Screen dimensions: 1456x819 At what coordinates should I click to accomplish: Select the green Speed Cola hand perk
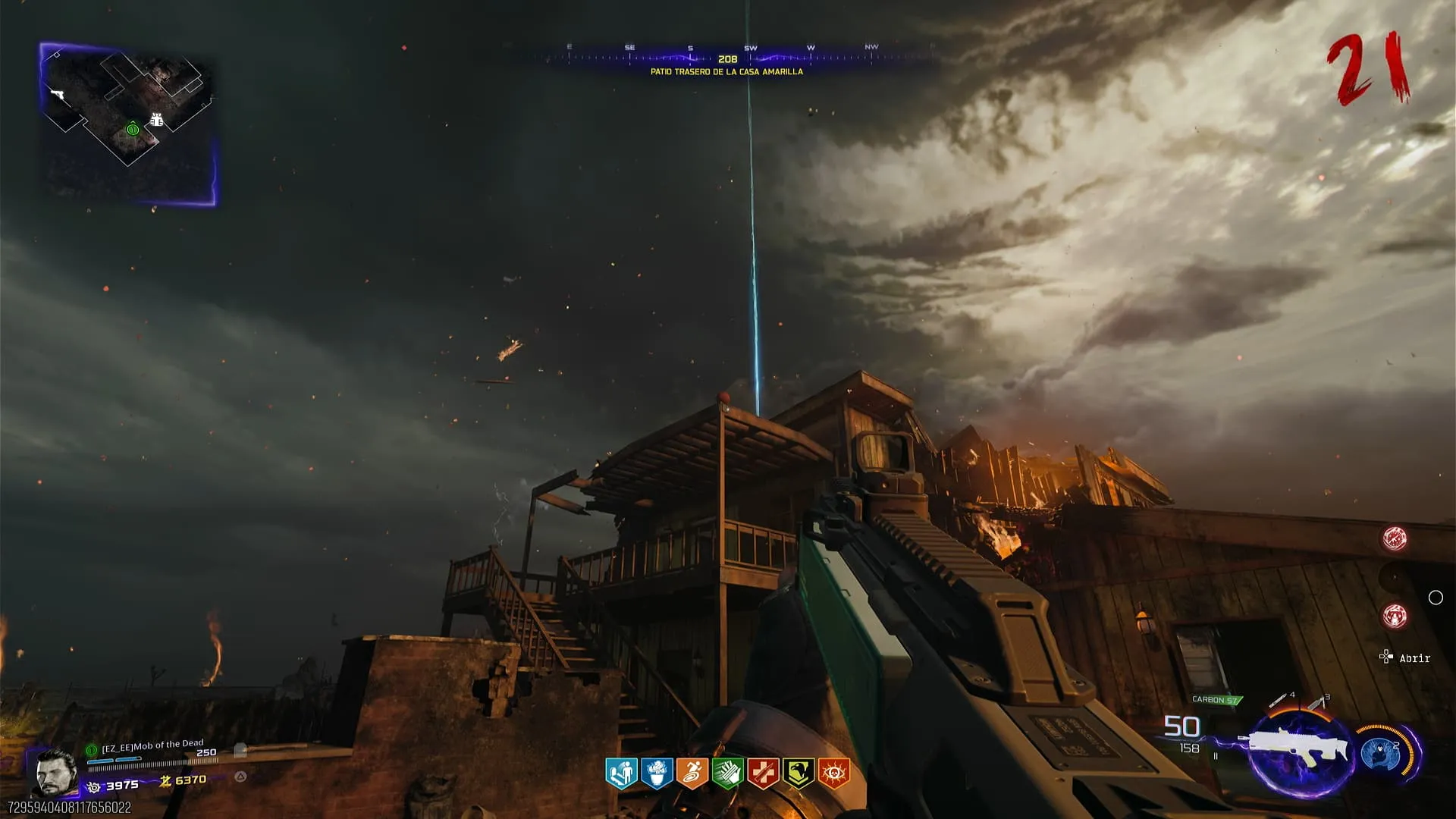728,773
